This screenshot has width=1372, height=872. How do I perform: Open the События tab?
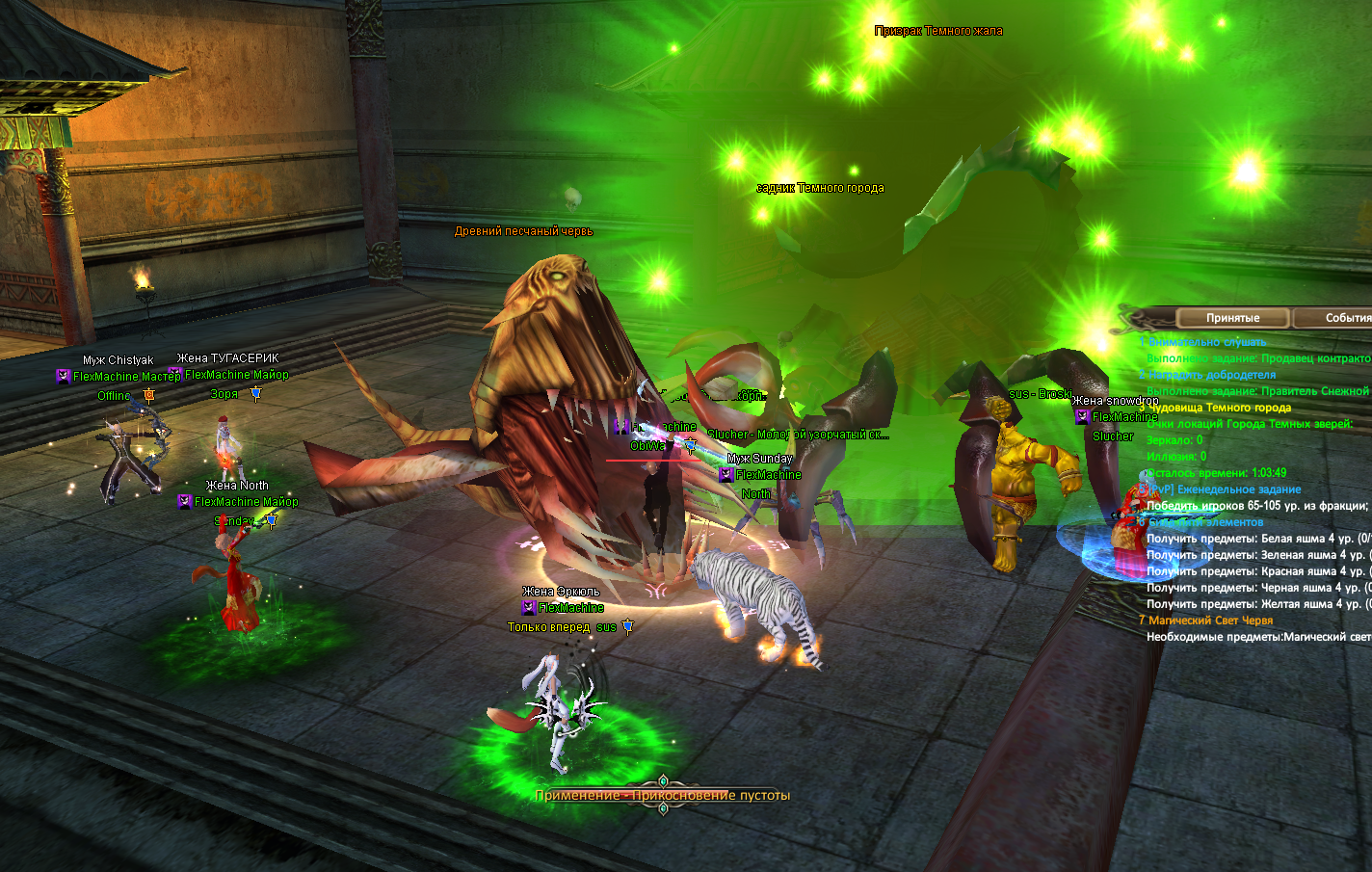point(1345,318)
